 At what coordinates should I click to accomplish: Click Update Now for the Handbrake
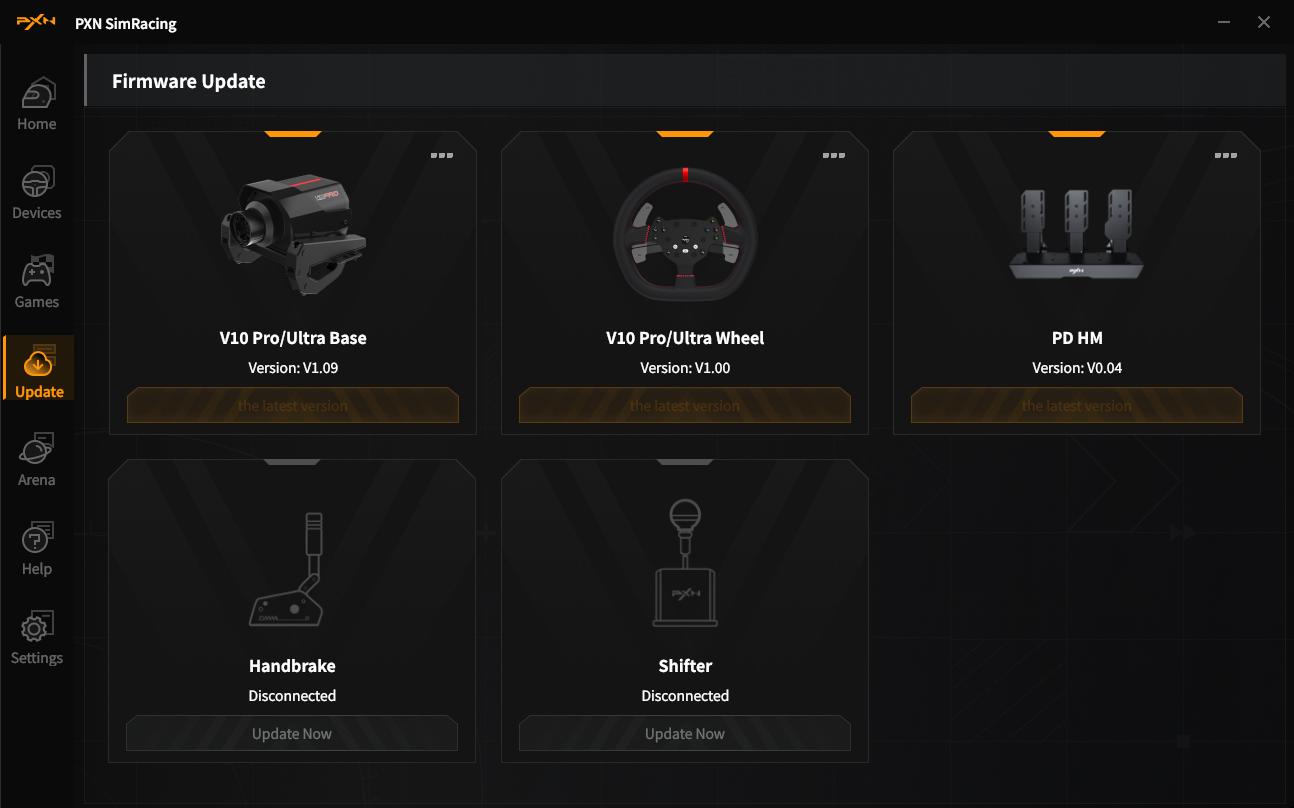click(292, 734)
